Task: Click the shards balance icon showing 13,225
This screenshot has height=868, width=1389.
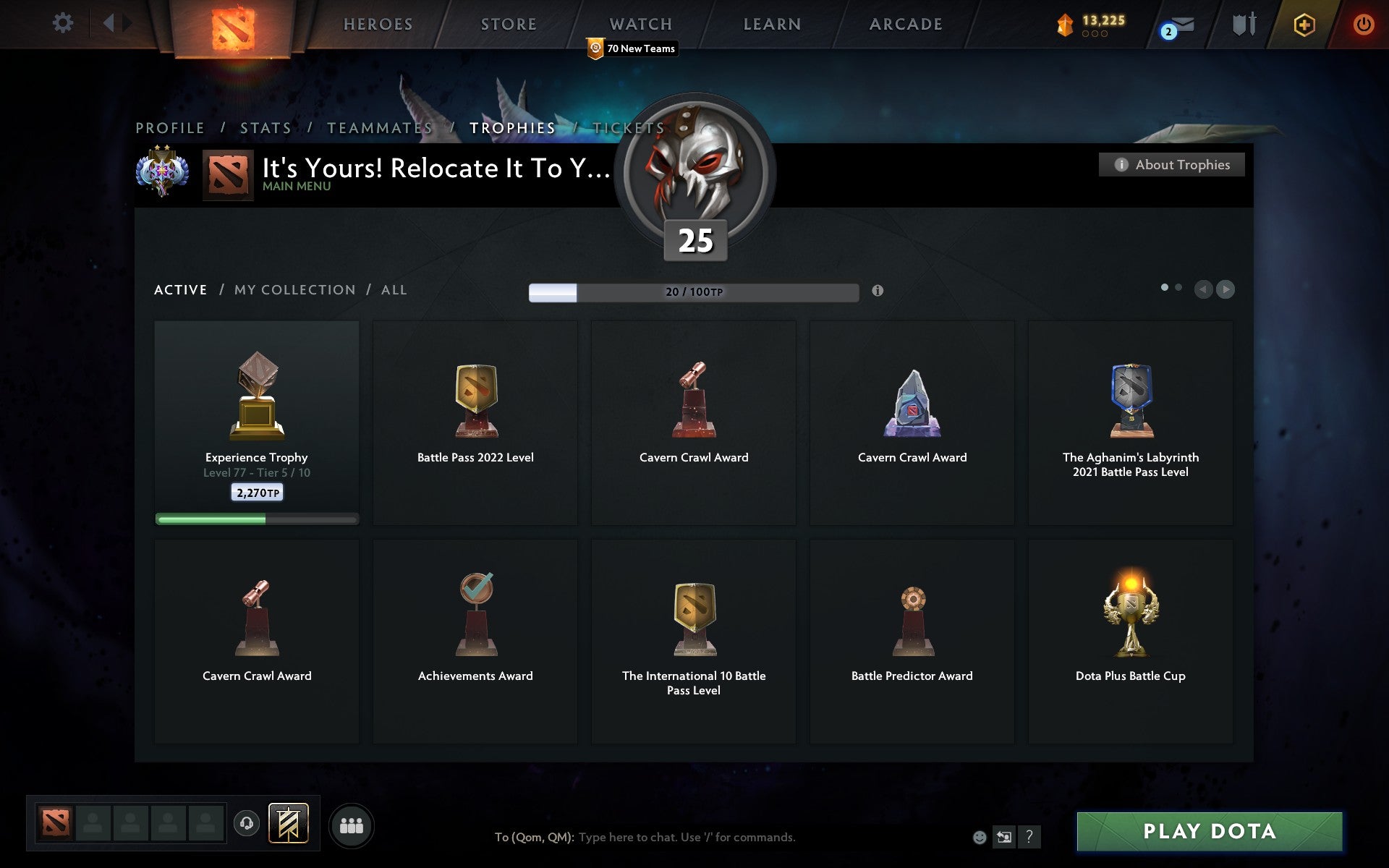Action: 1063,22
